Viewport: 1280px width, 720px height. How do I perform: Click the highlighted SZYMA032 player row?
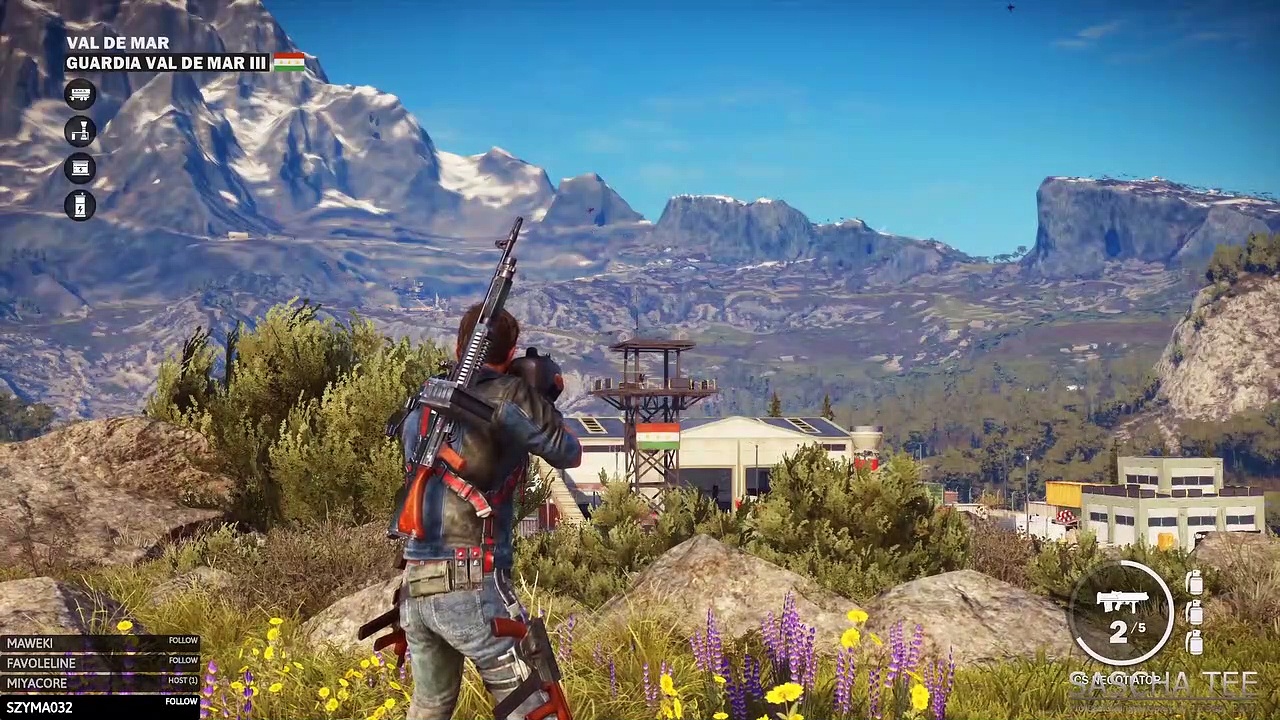(101, 706)
